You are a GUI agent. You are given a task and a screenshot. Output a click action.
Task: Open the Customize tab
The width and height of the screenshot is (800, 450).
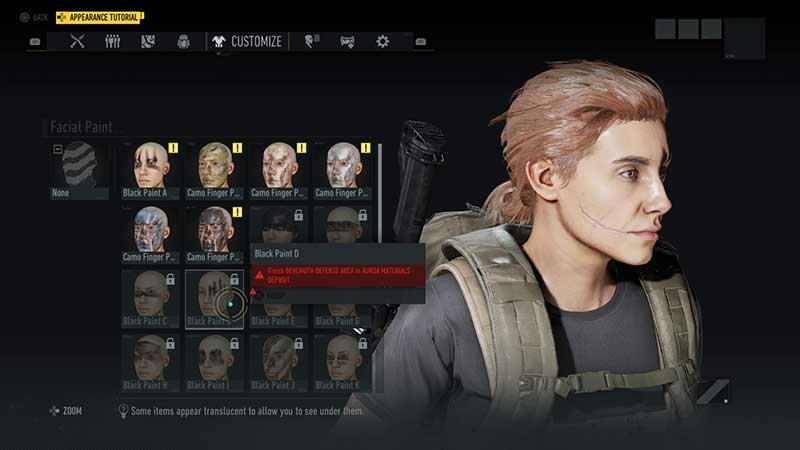(x=247, y=42)
